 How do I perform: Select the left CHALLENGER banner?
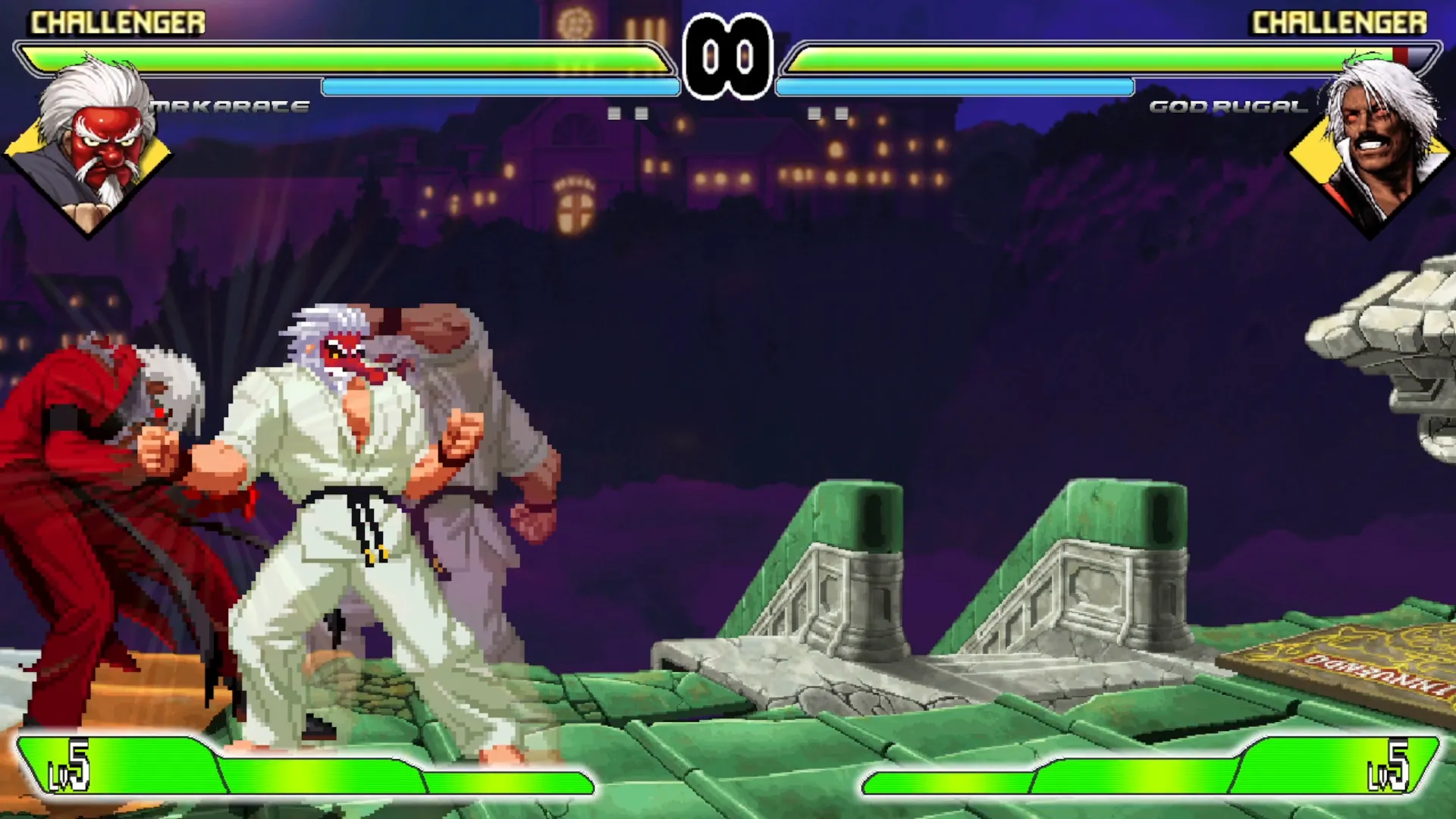pyautogui.click(x=118, y=22)
